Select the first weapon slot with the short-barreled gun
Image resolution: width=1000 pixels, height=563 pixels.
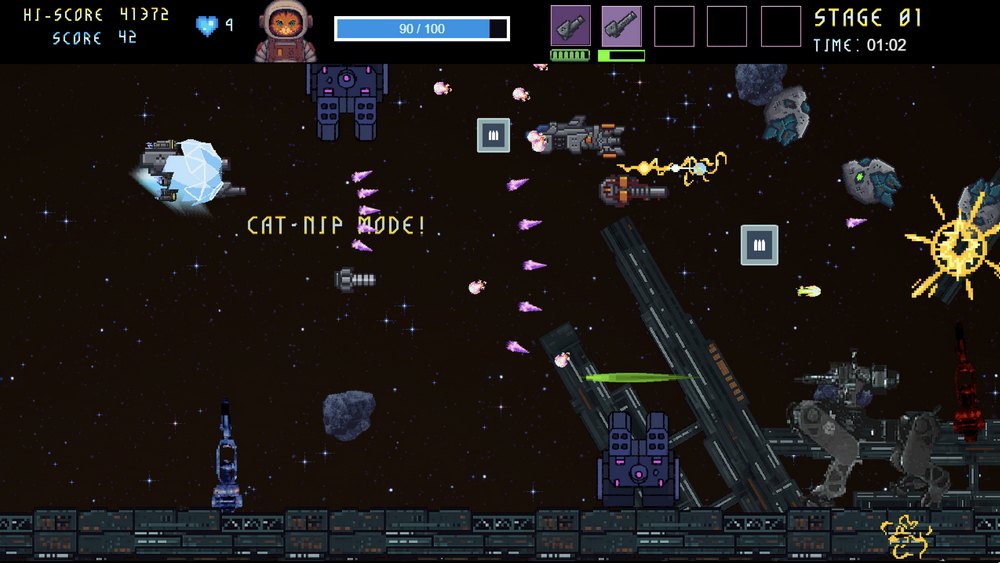pyautogui.click(x=570, y=26)
